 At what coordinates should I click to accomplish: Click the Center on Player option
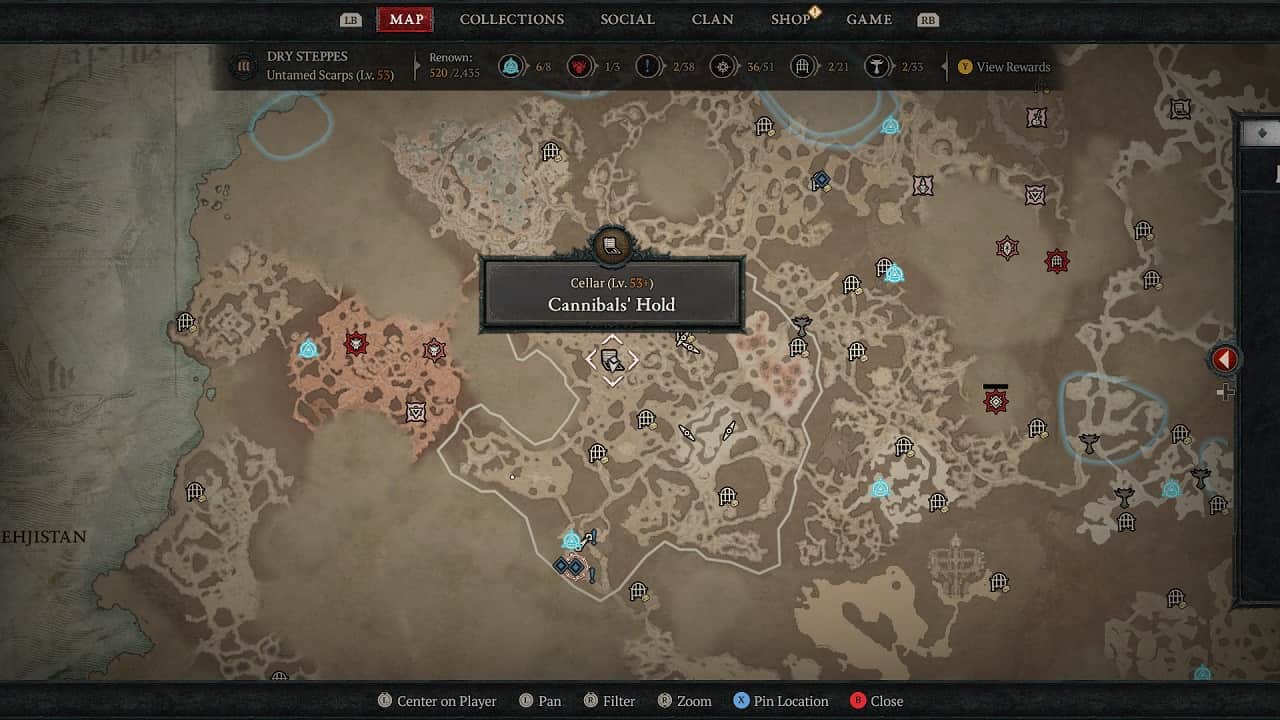(x=437, y=701)
